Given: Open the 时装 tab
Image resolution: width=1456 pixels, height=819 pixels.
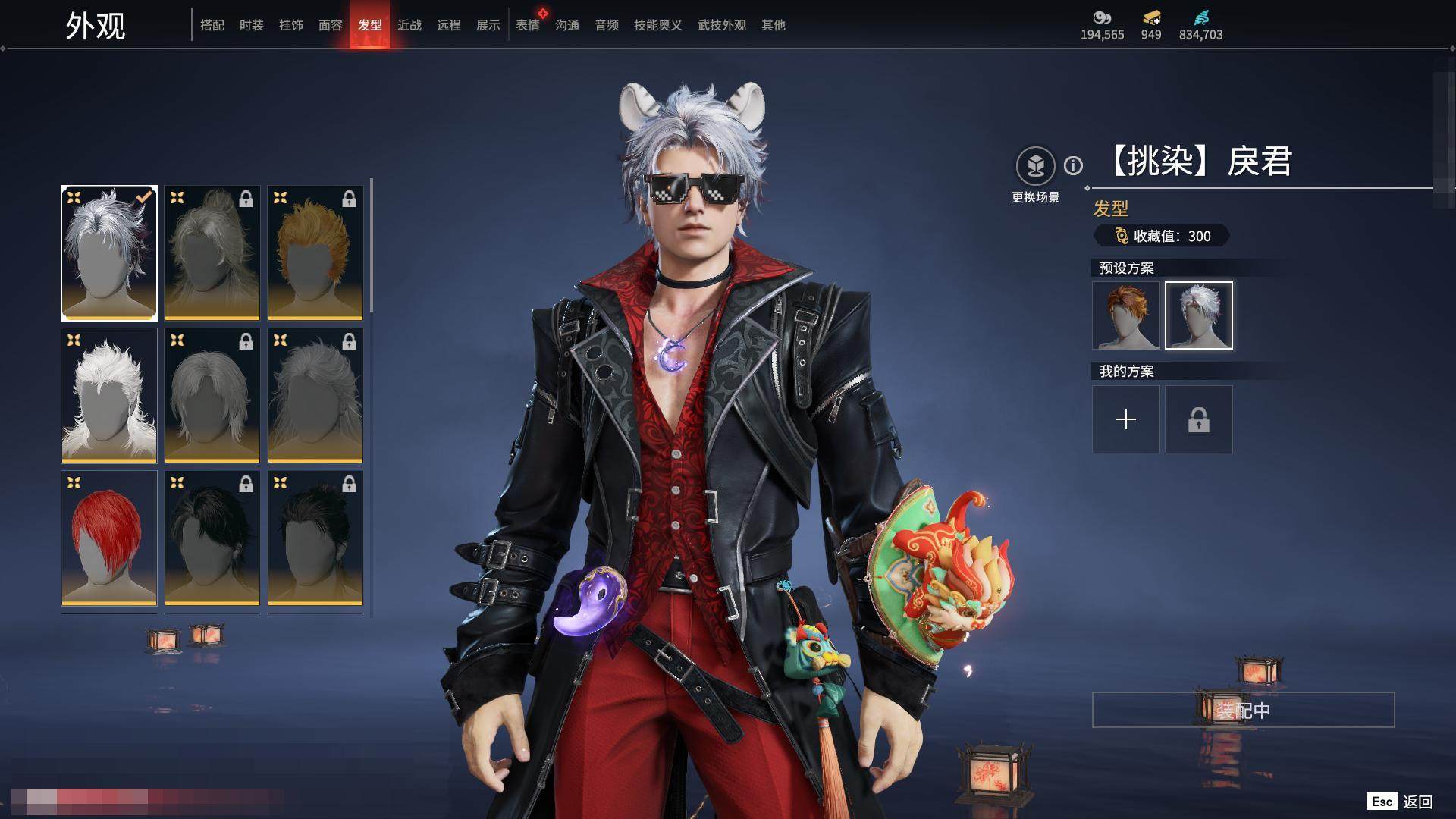Looking at the screenshot, I should coord(252,25).
